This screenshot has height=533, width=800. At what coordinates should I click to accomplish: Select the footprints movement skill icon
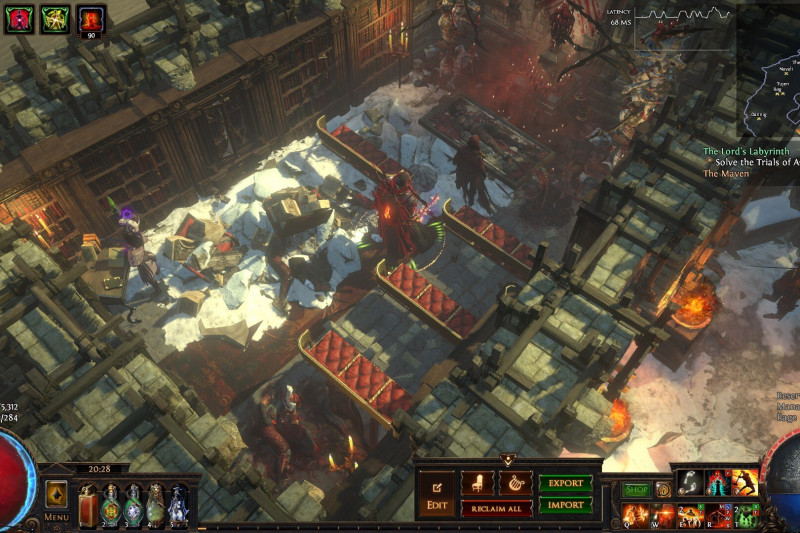689,482
